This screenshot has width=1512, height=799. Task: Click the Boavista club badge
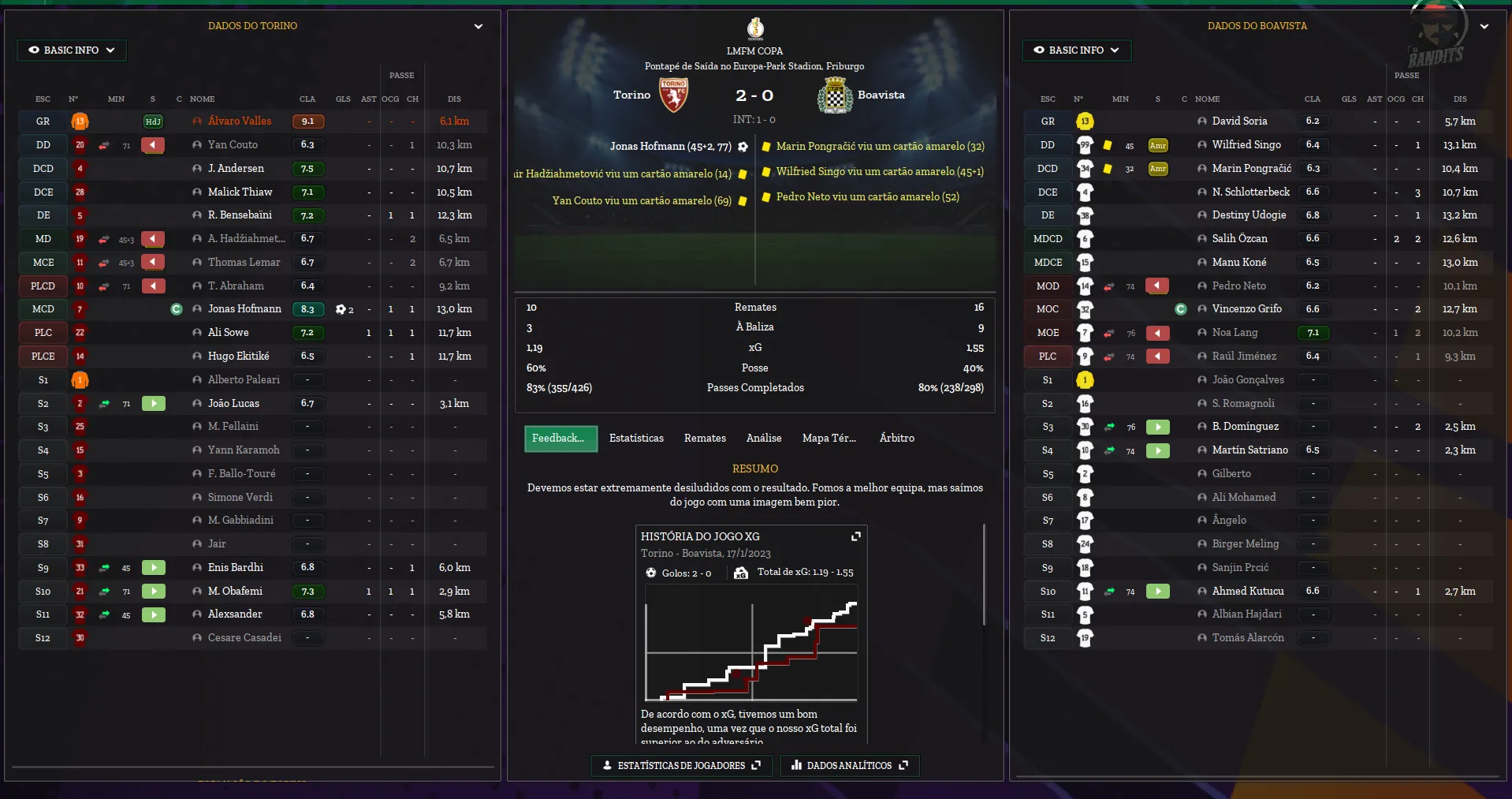click(835, 96)
